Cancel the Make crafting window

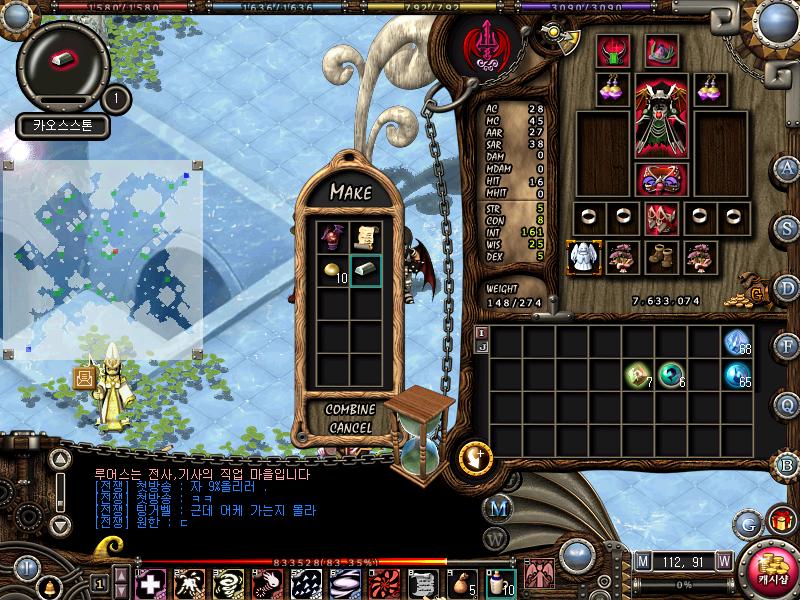pyautogui.click(x=350, y=428)
